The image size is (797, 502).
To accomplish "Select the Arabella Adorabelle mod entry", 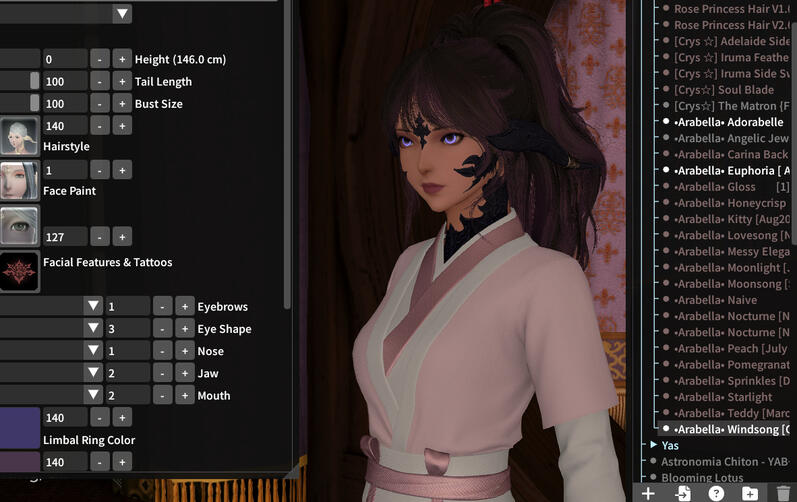I will [729, 122].
